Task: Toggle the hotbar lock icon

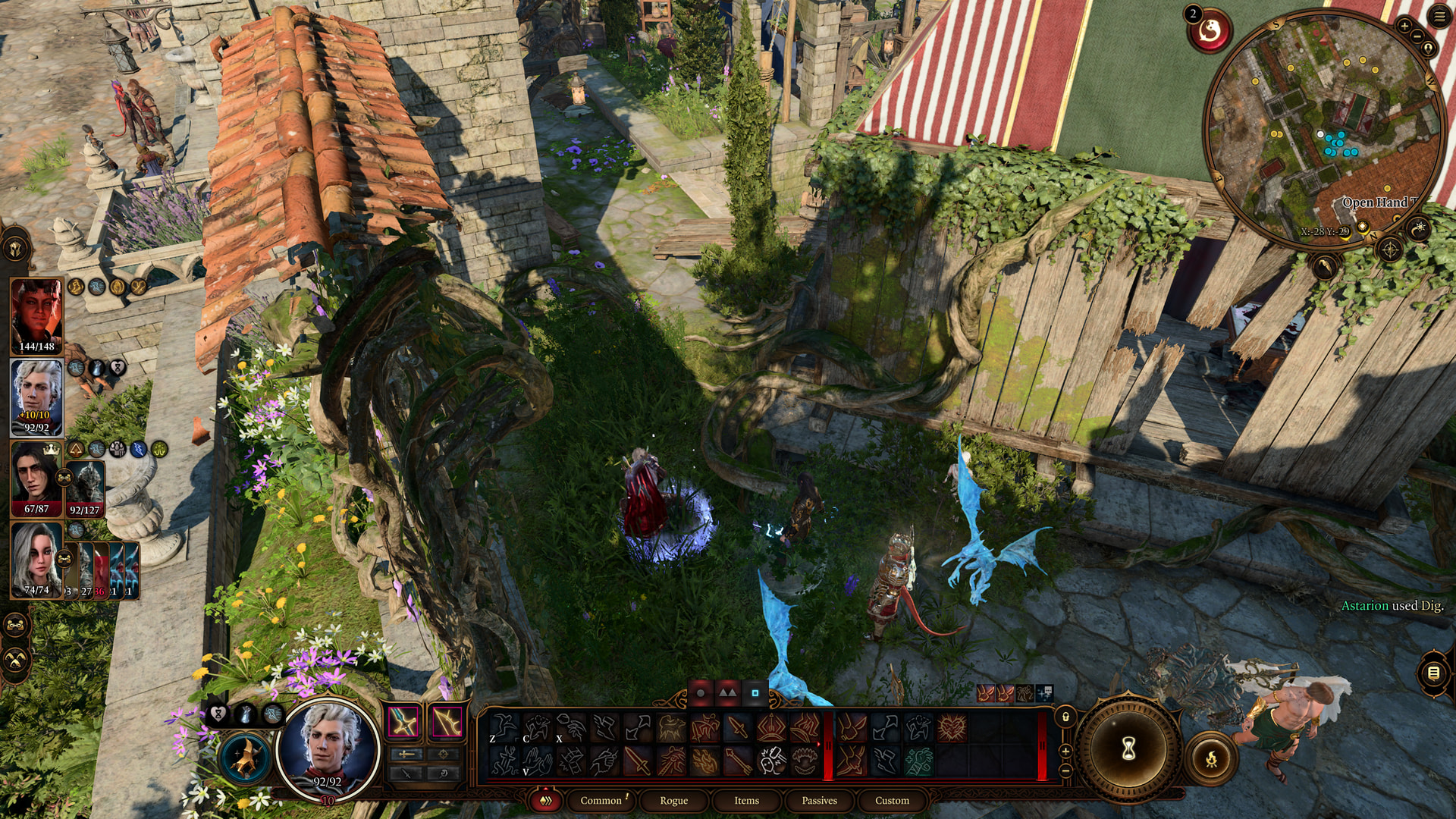Action: (x=1065, y=717)
